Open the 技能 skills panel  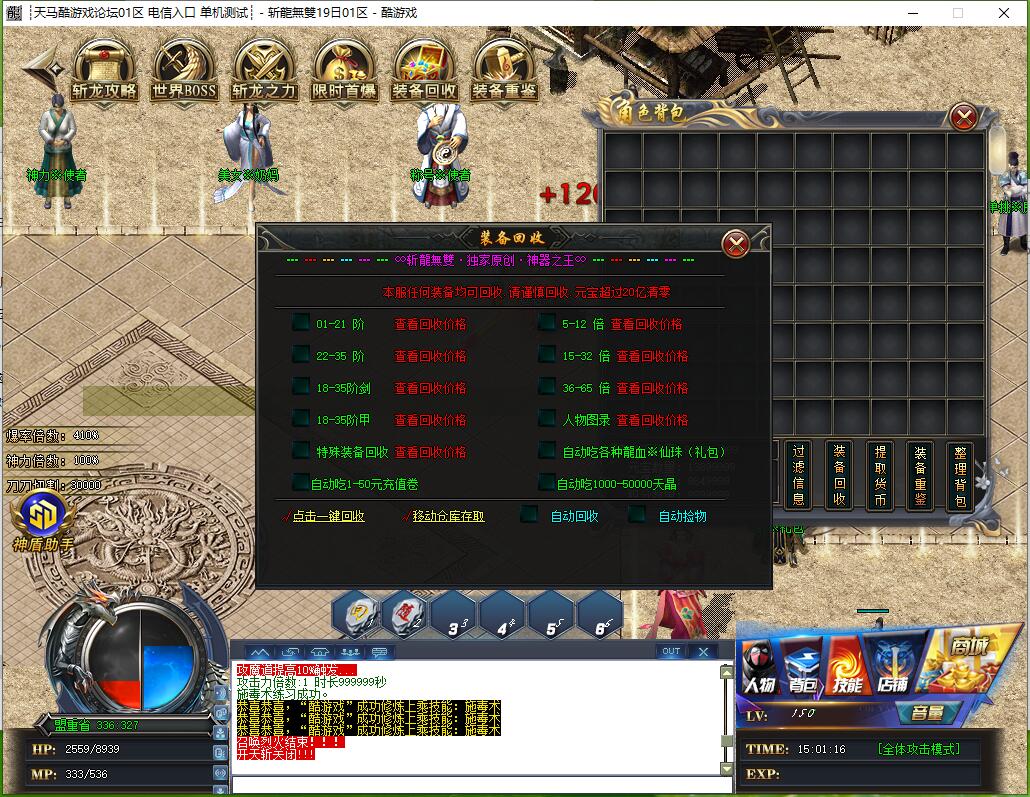coord(848,665)
